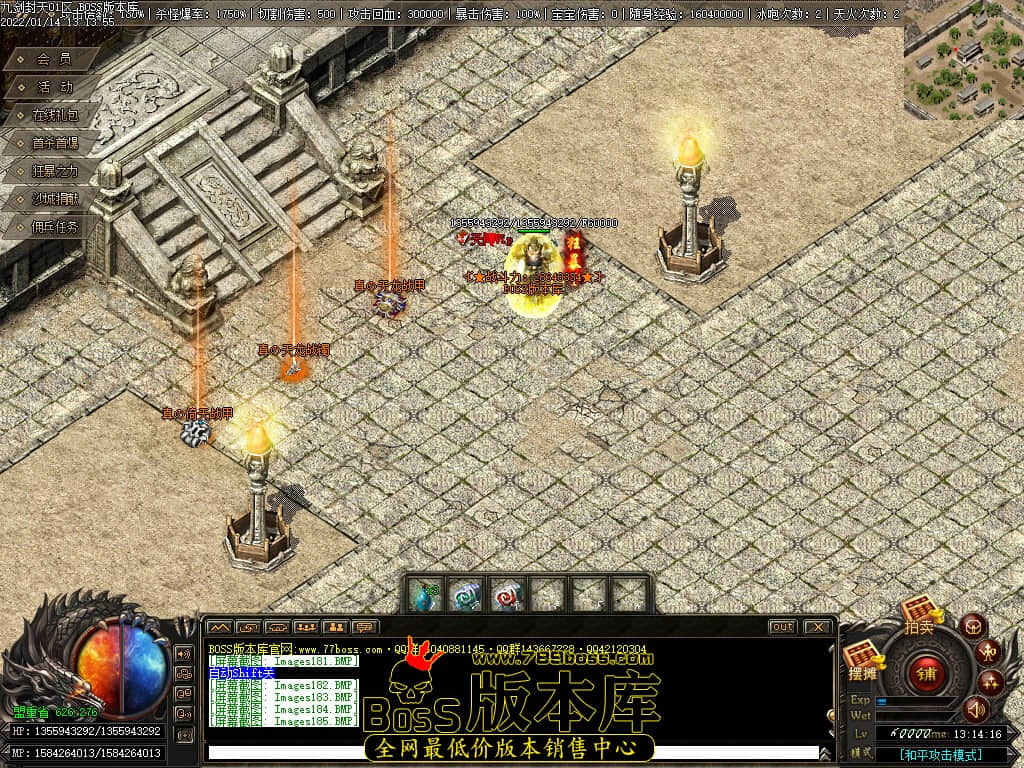
Task: Select the 狂暴之力 menu entry
Action: point(54,171)
